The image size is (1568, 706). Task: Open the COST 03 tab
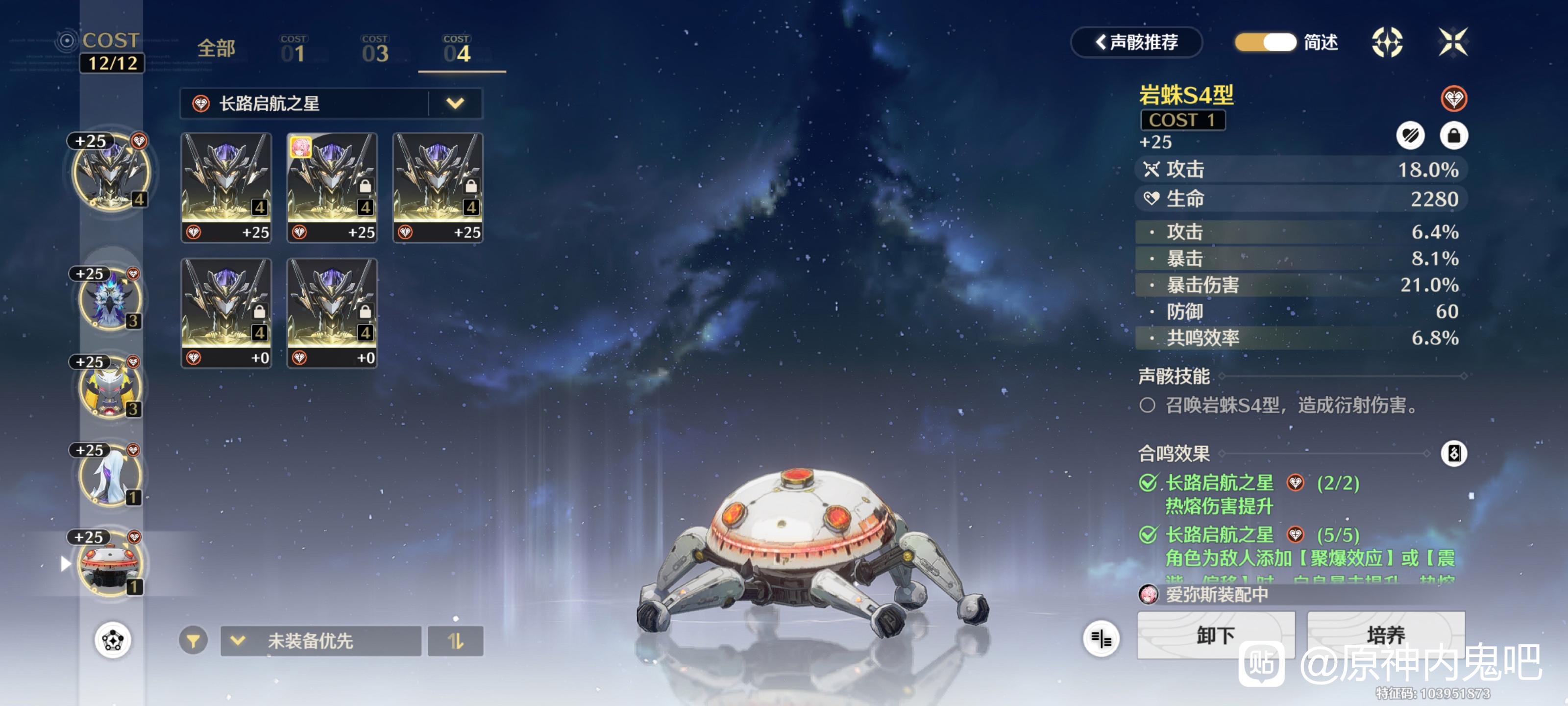tap(375, 50)
